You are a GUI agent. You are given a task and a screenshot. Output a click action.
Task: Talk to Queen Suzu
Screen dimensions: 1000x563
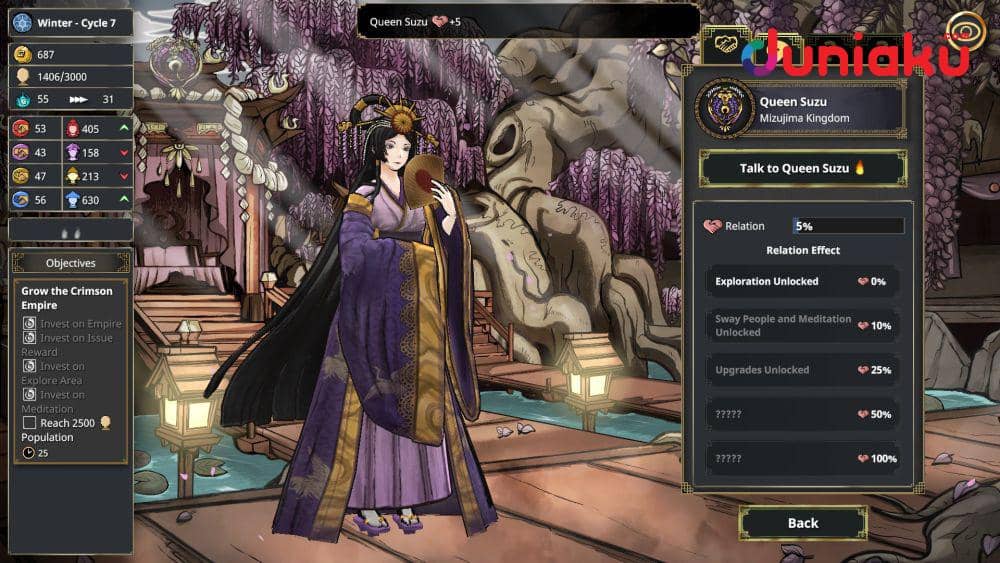(x=802, y=168)
